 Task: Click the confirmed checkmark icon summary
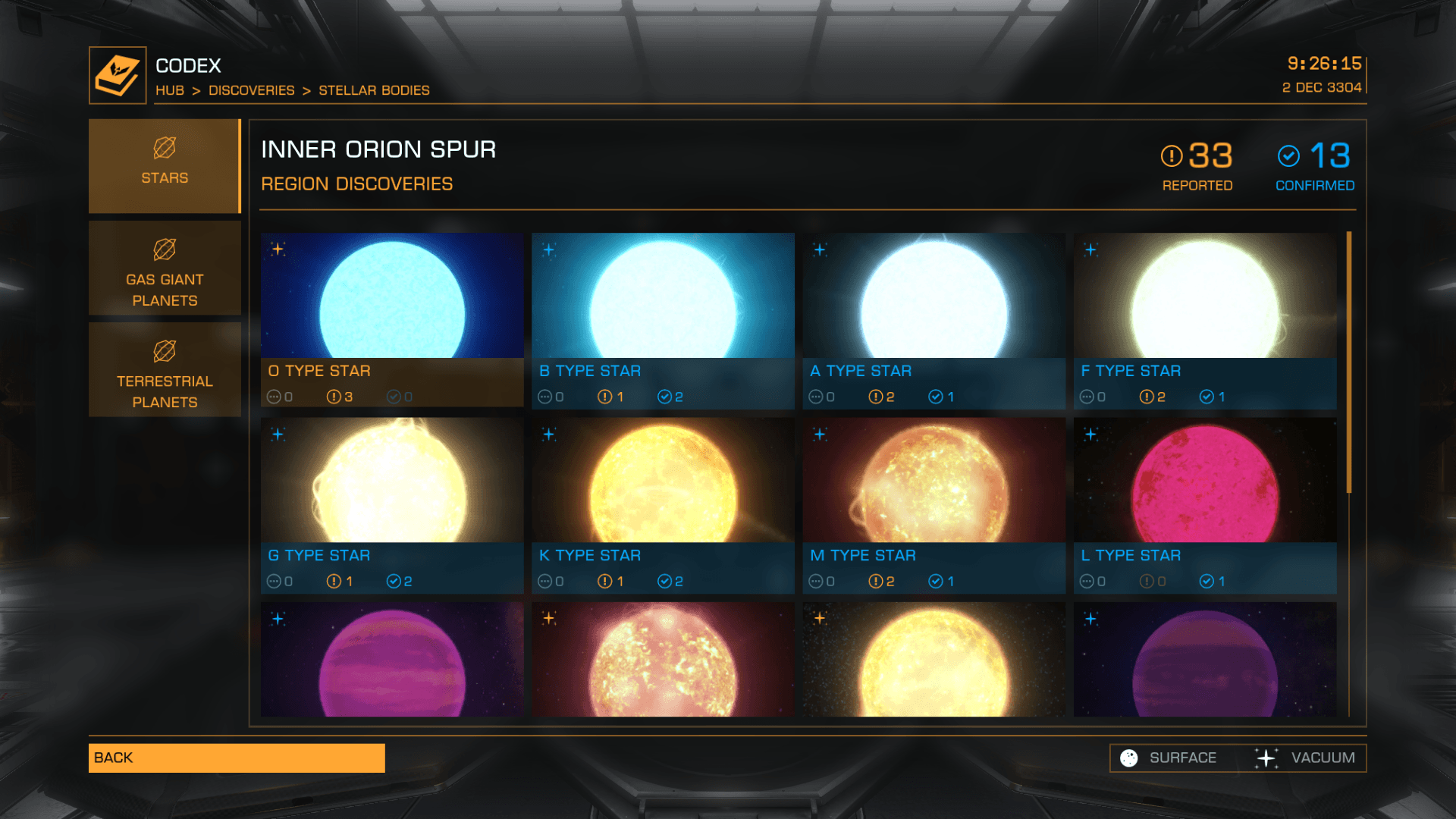tap(1289, 157)
